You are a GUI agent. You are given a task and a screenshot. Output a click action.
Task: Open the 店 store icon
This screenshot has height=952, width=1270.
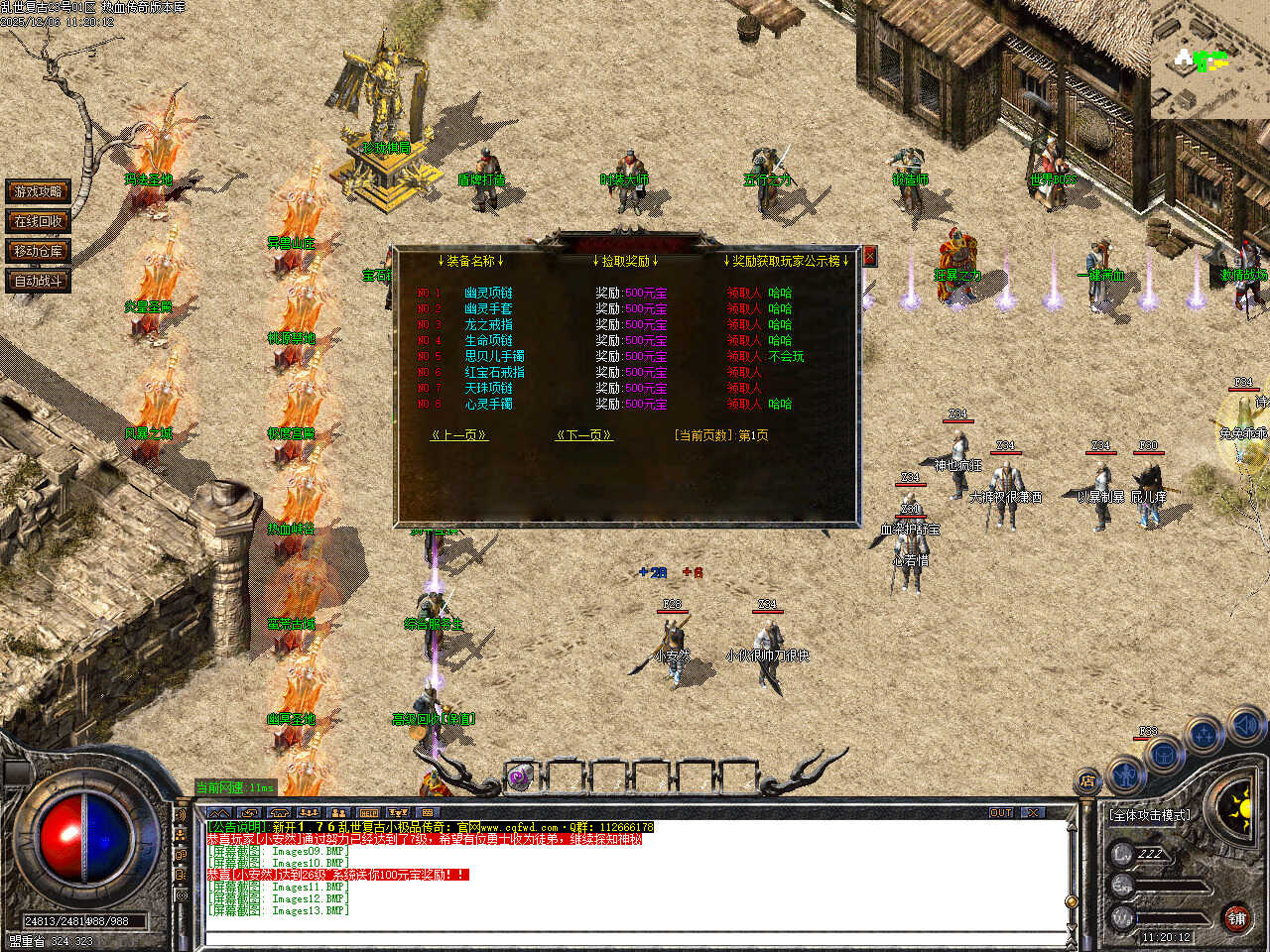1088,782
